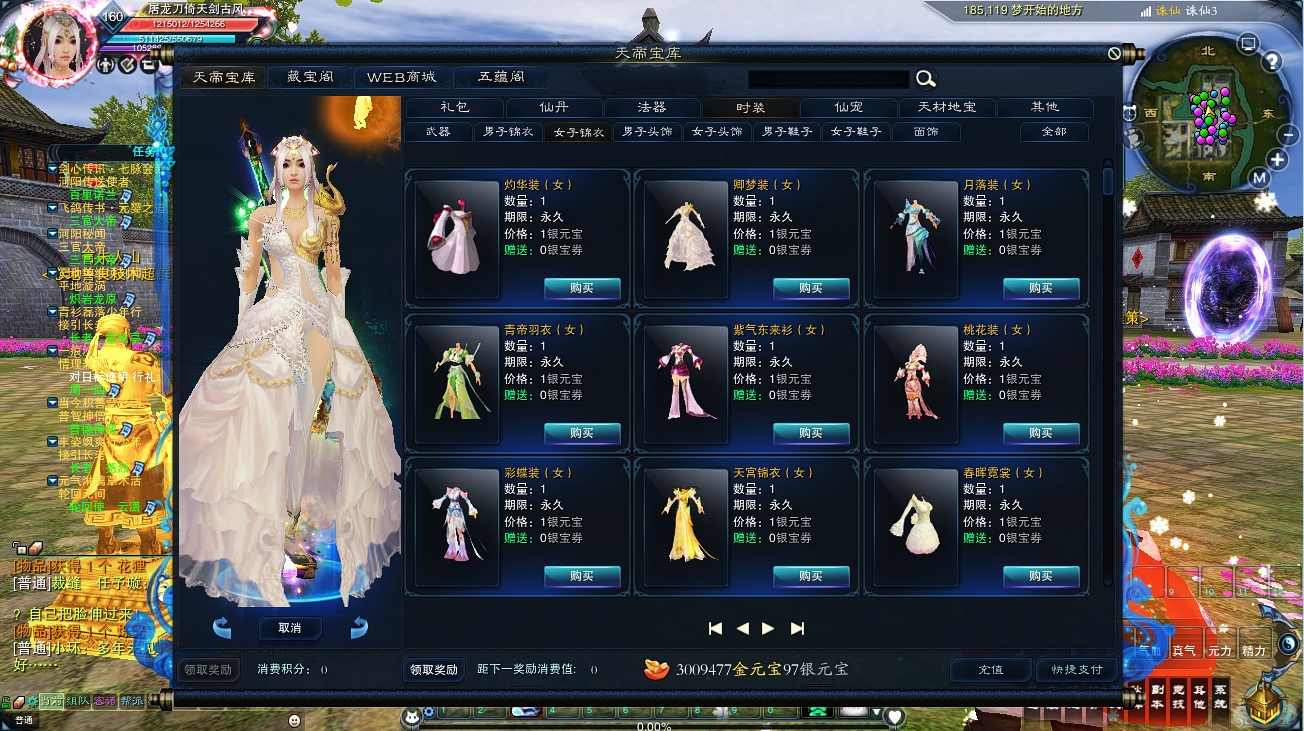Open the 充值 recharge button

(990, 669)
